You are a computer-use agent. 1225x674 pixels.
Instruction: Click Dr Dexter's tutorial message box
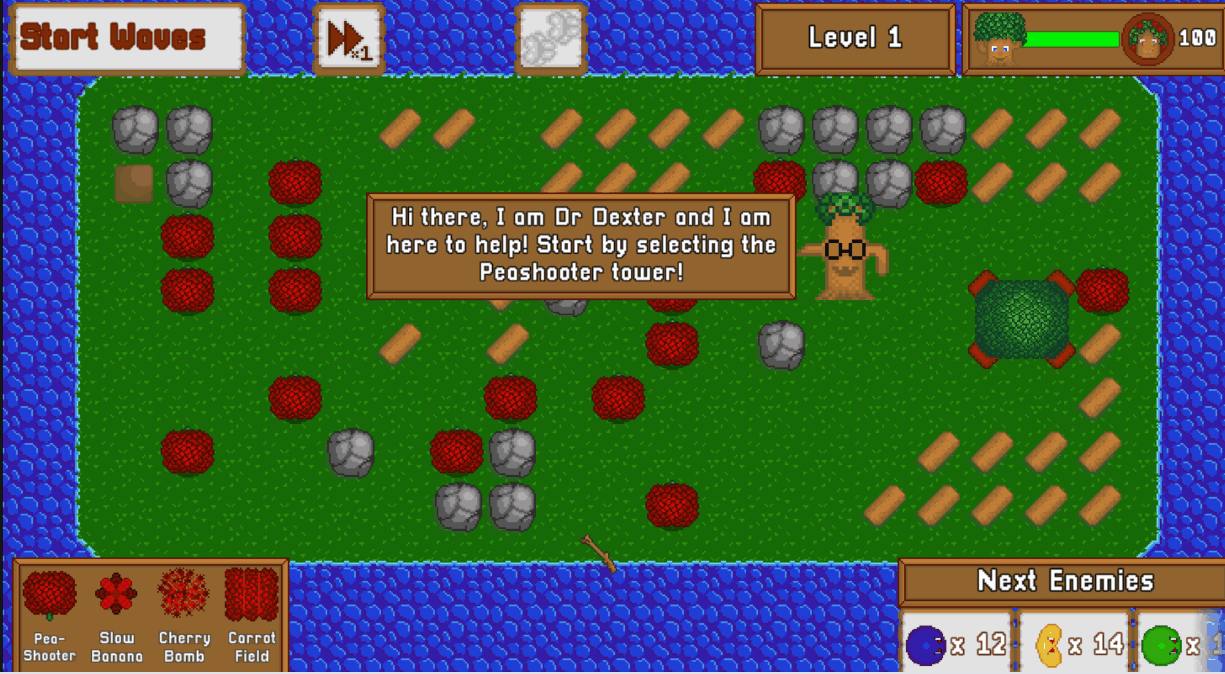click(x=581, y=245)
